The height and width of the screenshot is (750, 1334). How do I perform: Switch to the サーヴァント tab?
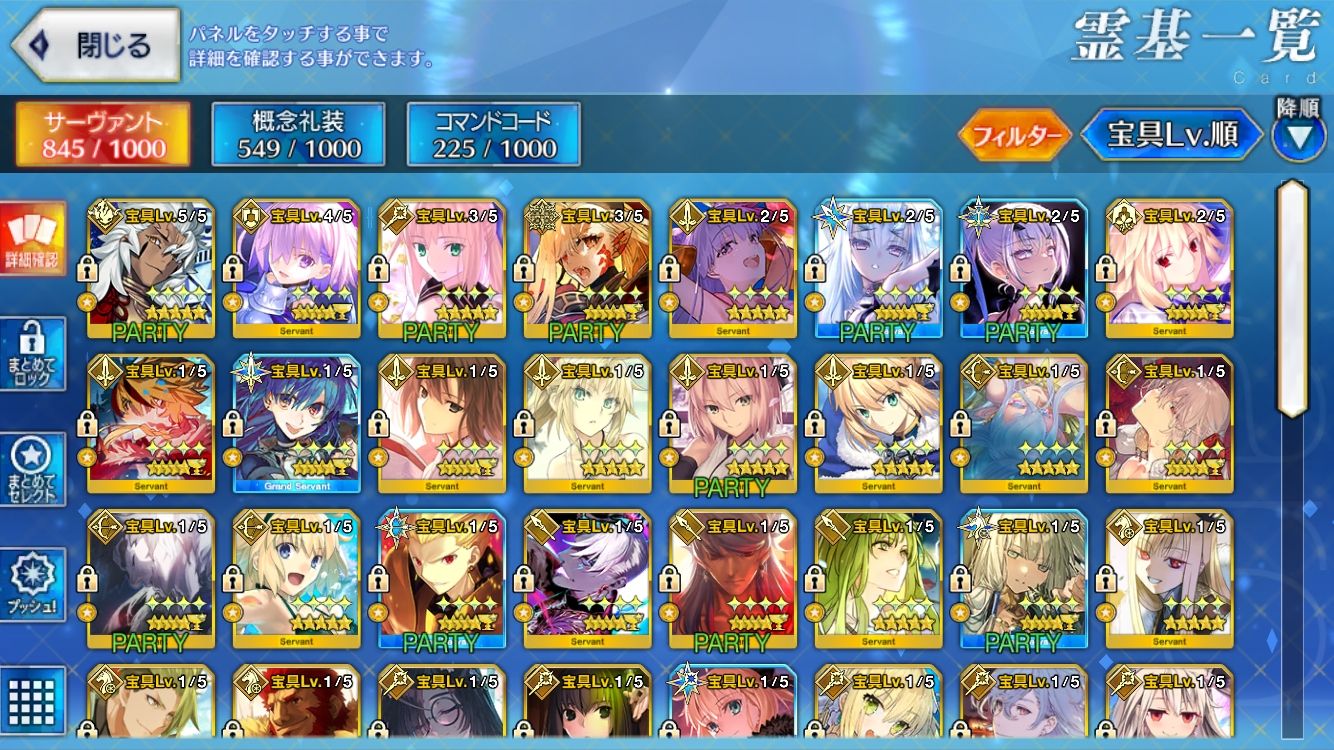point(103,135)
